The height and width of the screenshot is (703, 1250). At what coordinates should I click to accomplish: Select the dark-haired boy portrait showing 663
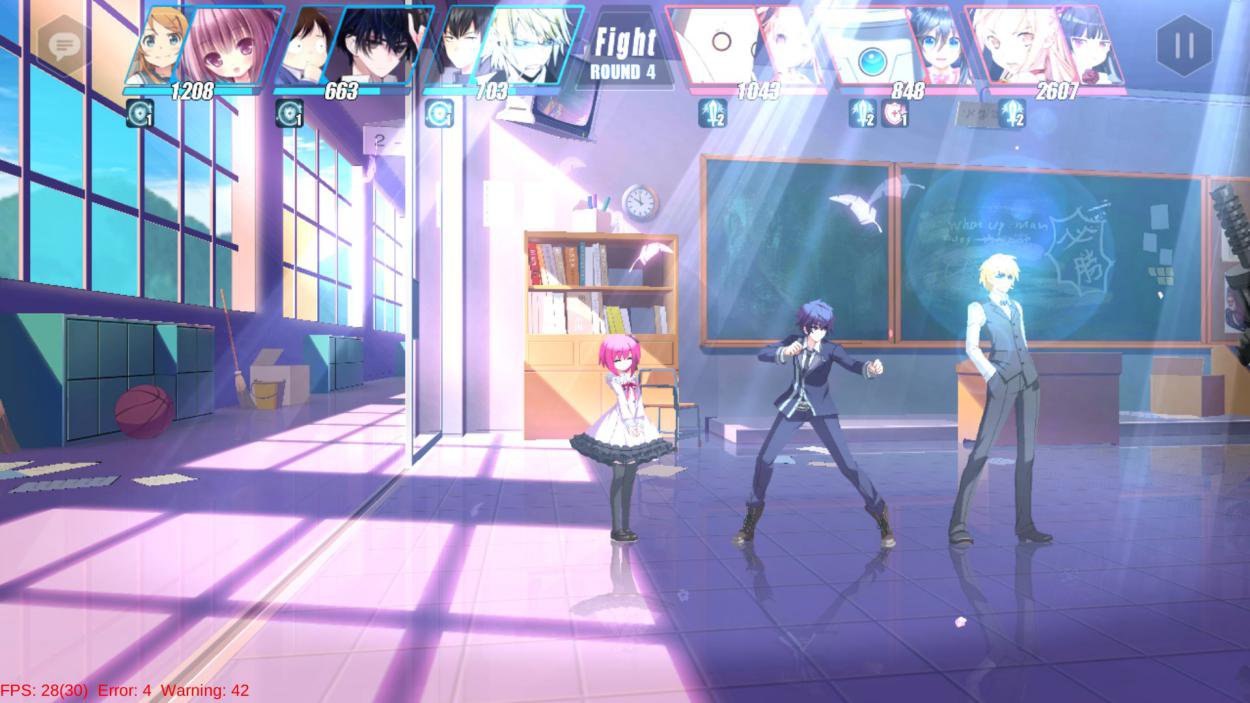click(375, 45)
